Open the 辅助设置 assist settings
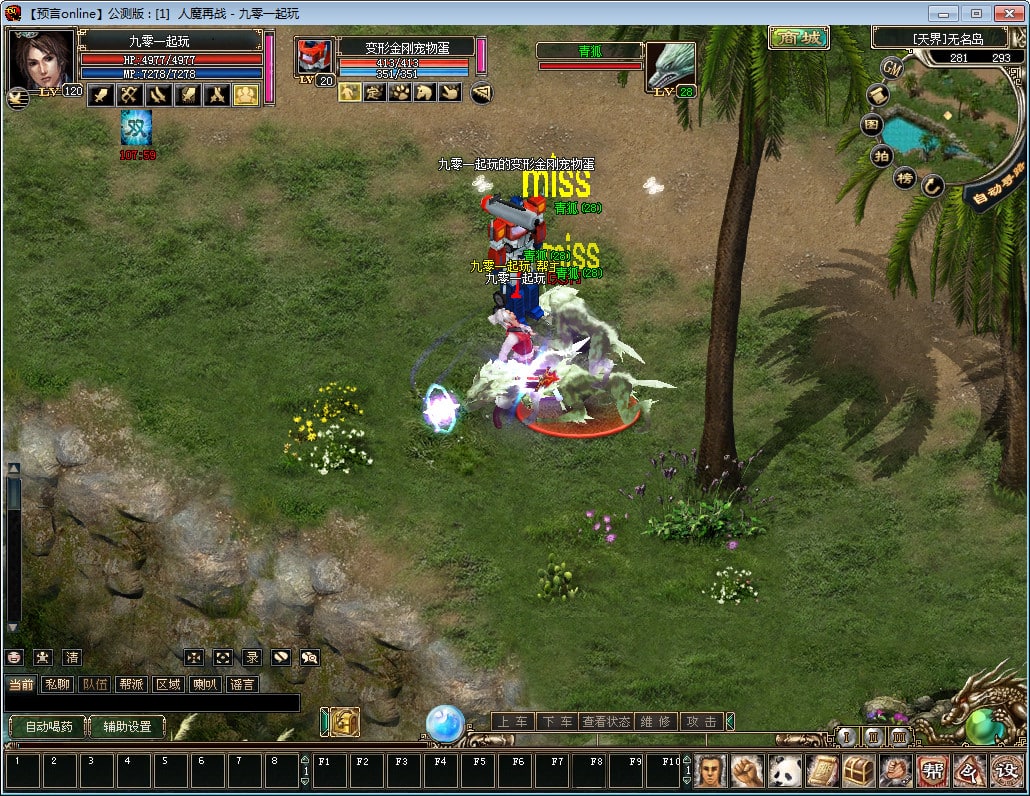Viewport: 1030px width, 796px height. 127,727
